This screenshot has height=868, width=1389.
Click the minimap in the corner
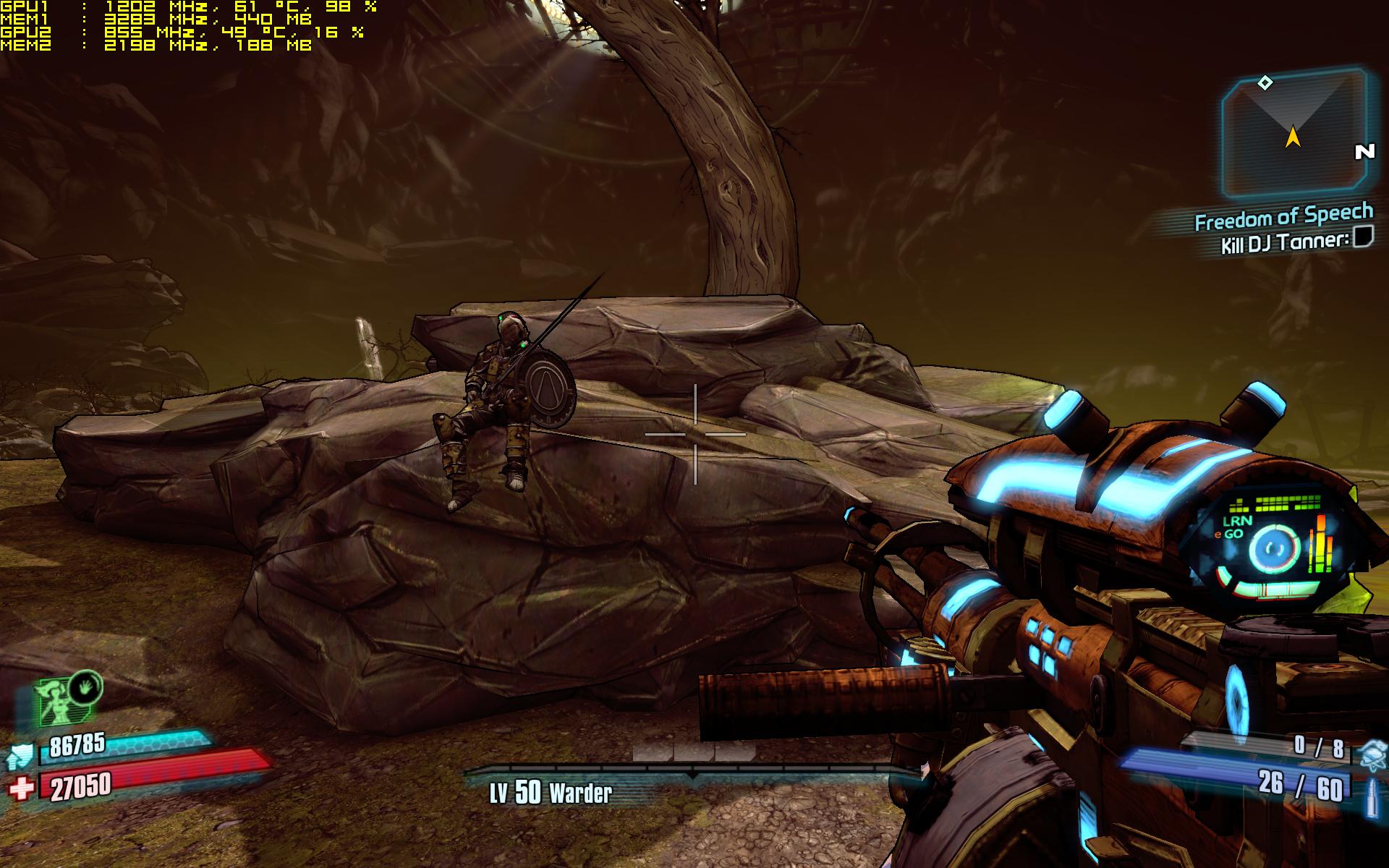coord(1294,132)
